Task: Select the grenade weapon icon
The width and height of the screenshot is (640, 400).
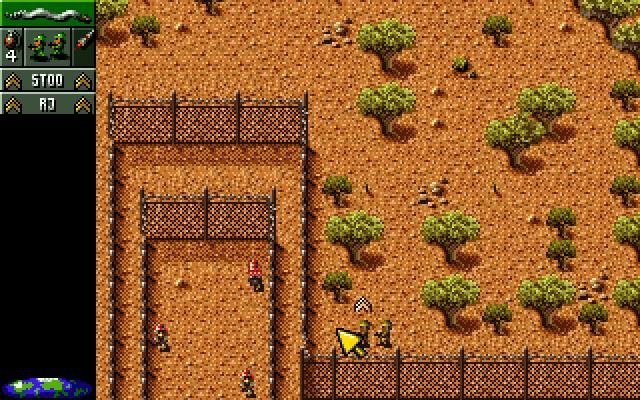Action: point(11,46)
